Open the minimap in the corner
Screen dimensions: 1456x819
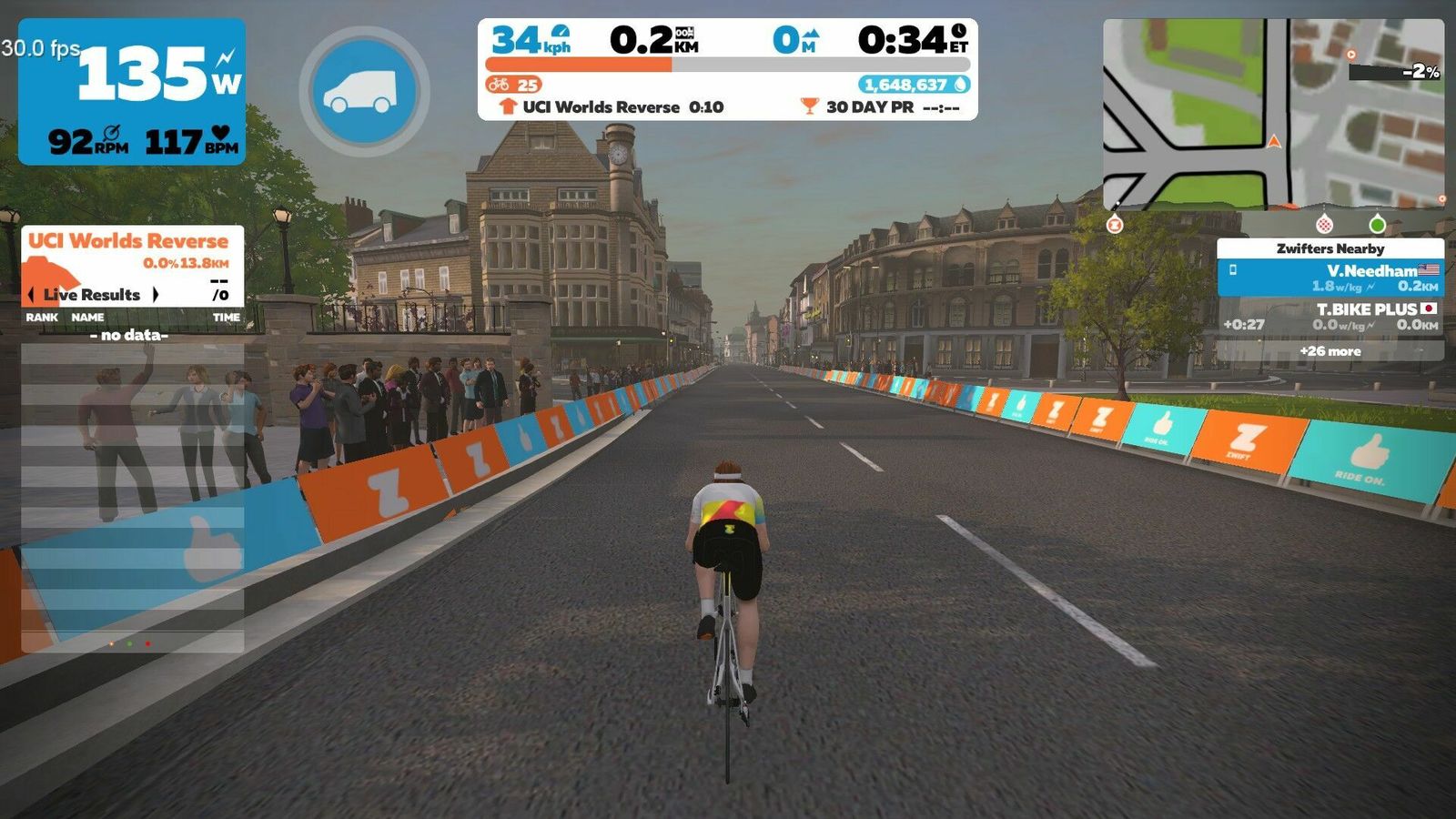pos(1273,114)
